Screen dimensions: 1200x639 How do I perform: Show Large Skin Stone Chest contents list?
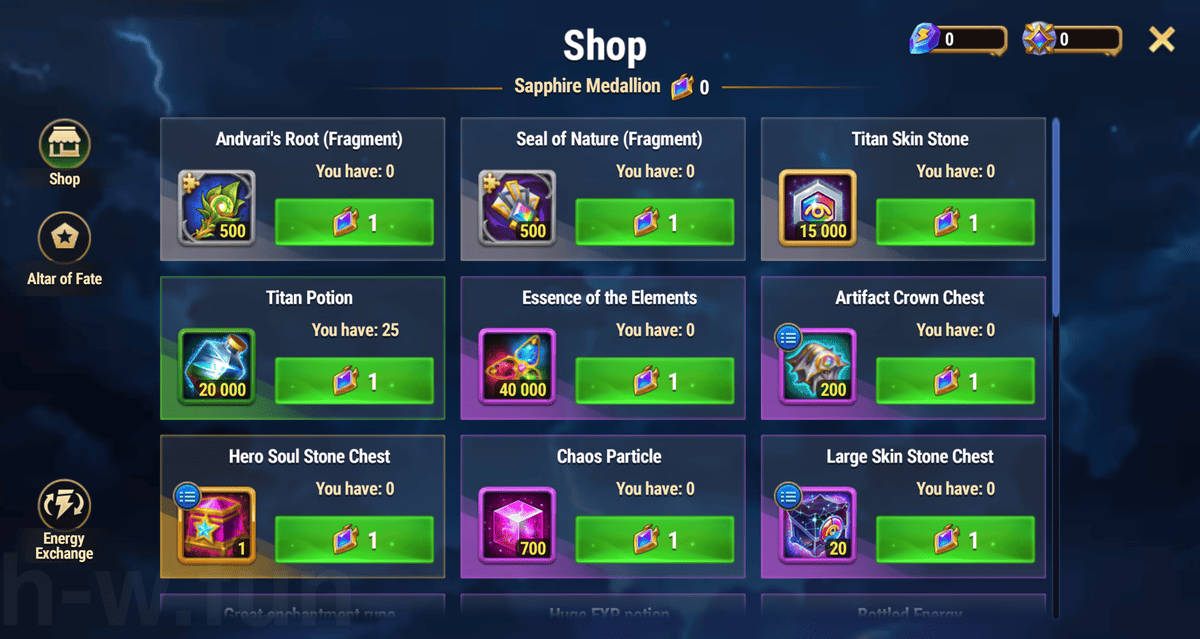[788, 495]
